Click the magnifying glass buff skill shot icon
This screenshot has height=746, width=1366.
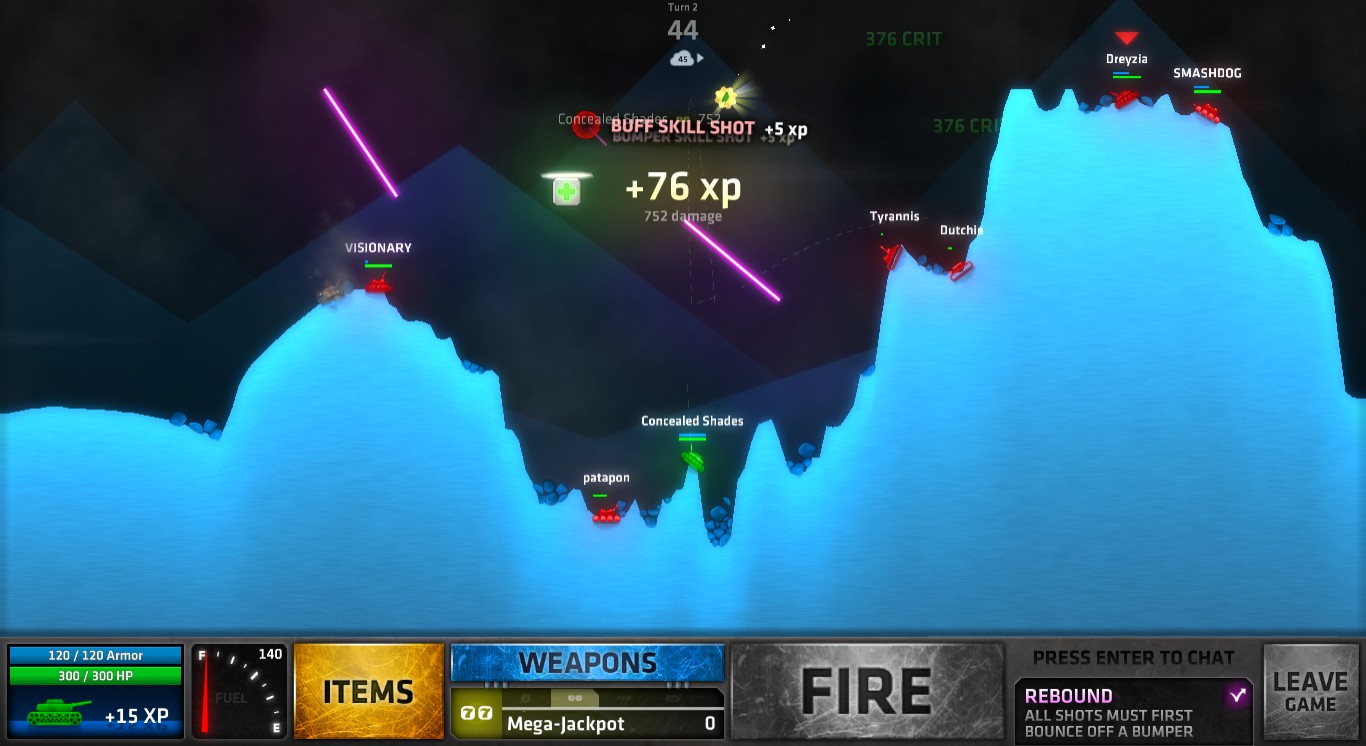click(585, 126)
